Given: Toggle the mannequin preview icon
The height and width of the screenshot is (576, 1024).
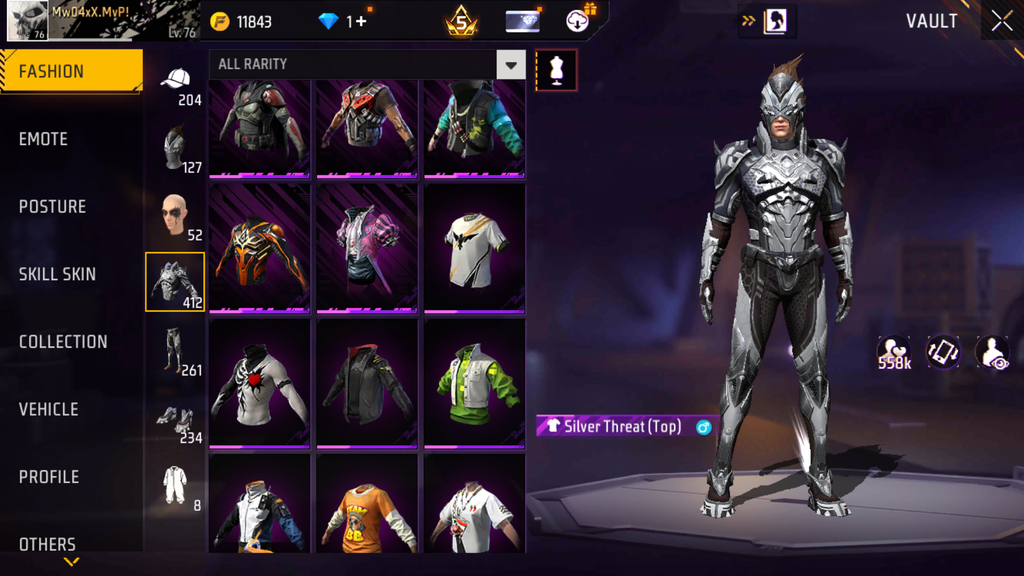Looking at the screenshot, I should 556,70.
